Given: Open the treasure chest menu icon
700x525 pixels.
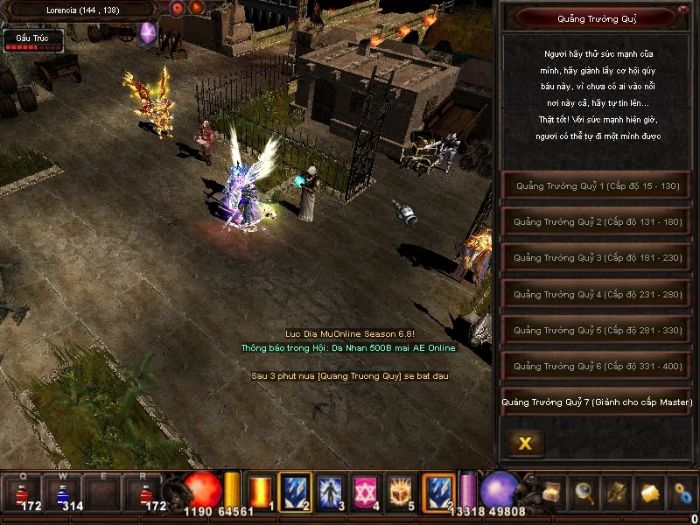Looking at the screenshot, I should [553, 491].
